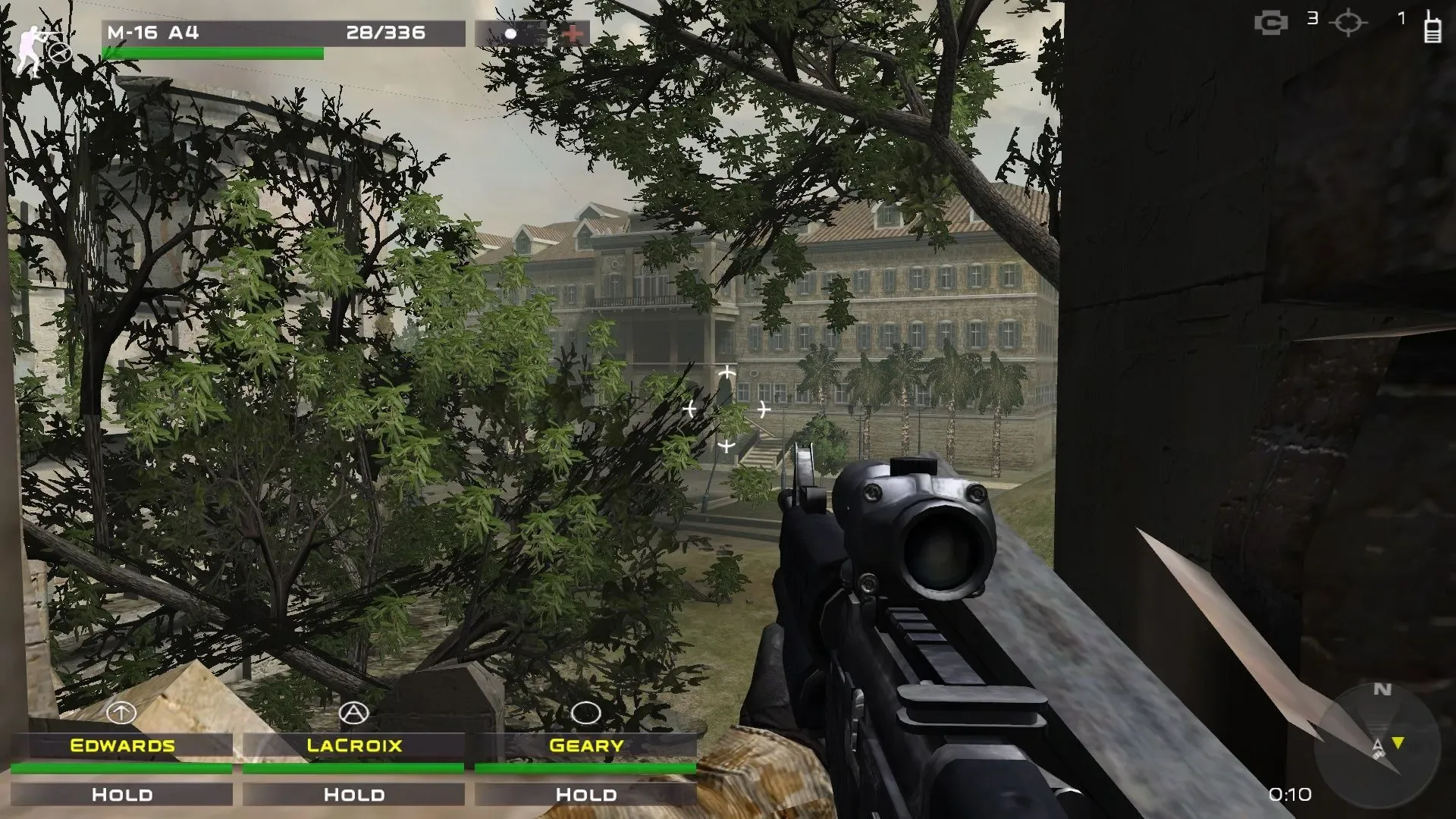Toggle LaCroix's HOLD order
This screenshot has width=1456, height=819.
(x=353, y=794)
